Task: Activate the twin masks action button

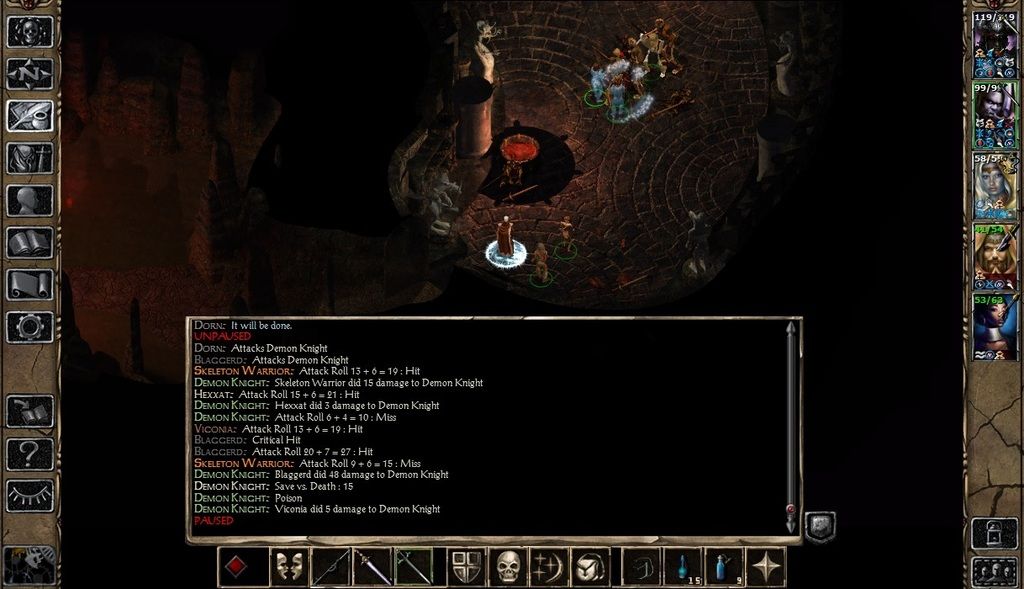Action: [x=288, y=567]
